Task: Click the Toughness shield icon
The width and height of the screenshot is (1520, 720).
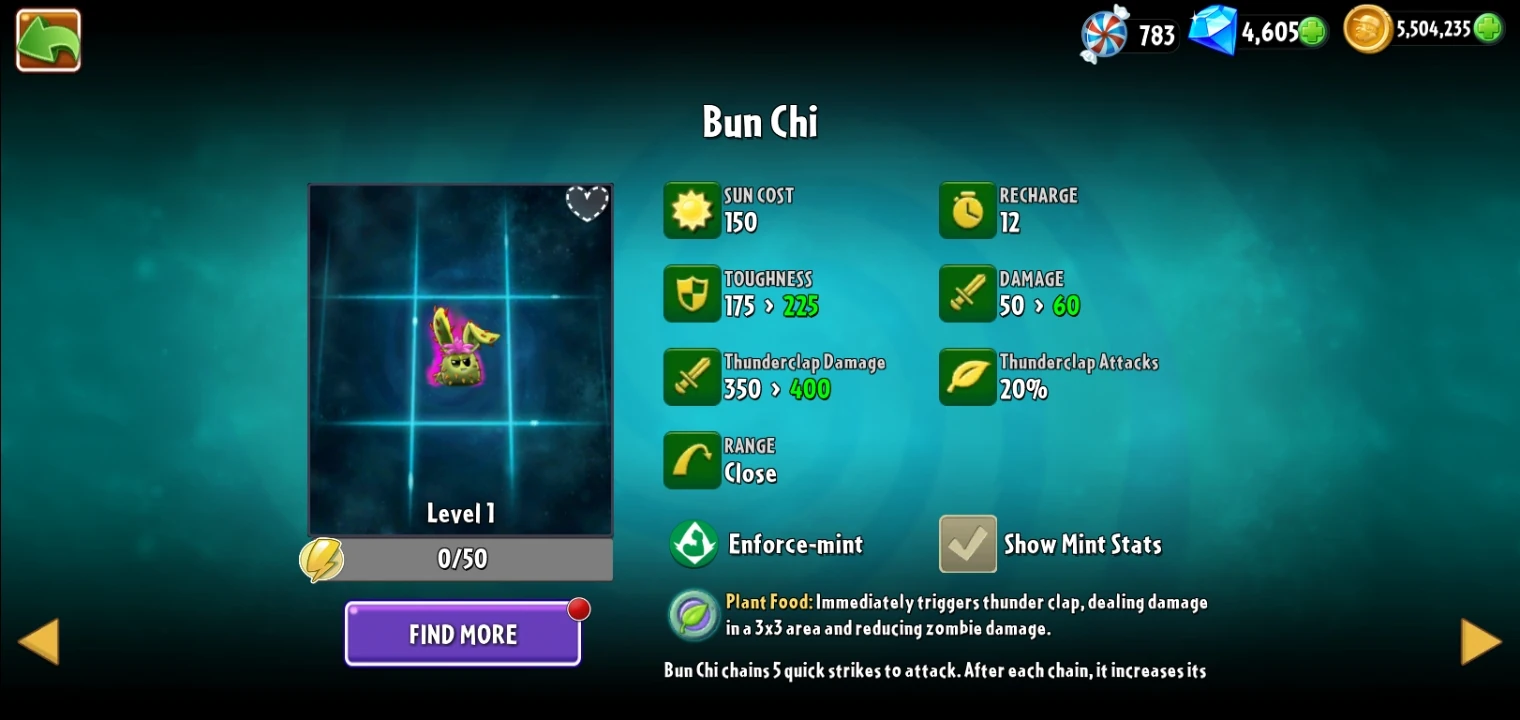Action: (692, 293)
